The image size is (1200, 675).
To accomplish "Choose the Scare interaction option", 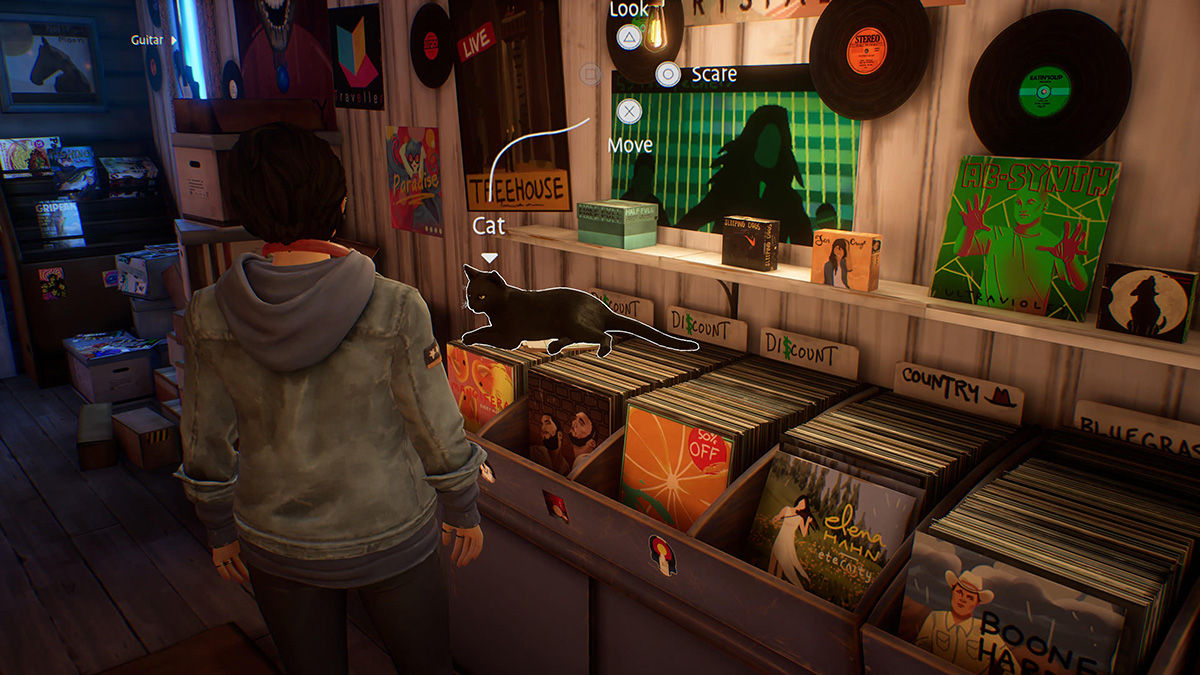I will (668, 74).
